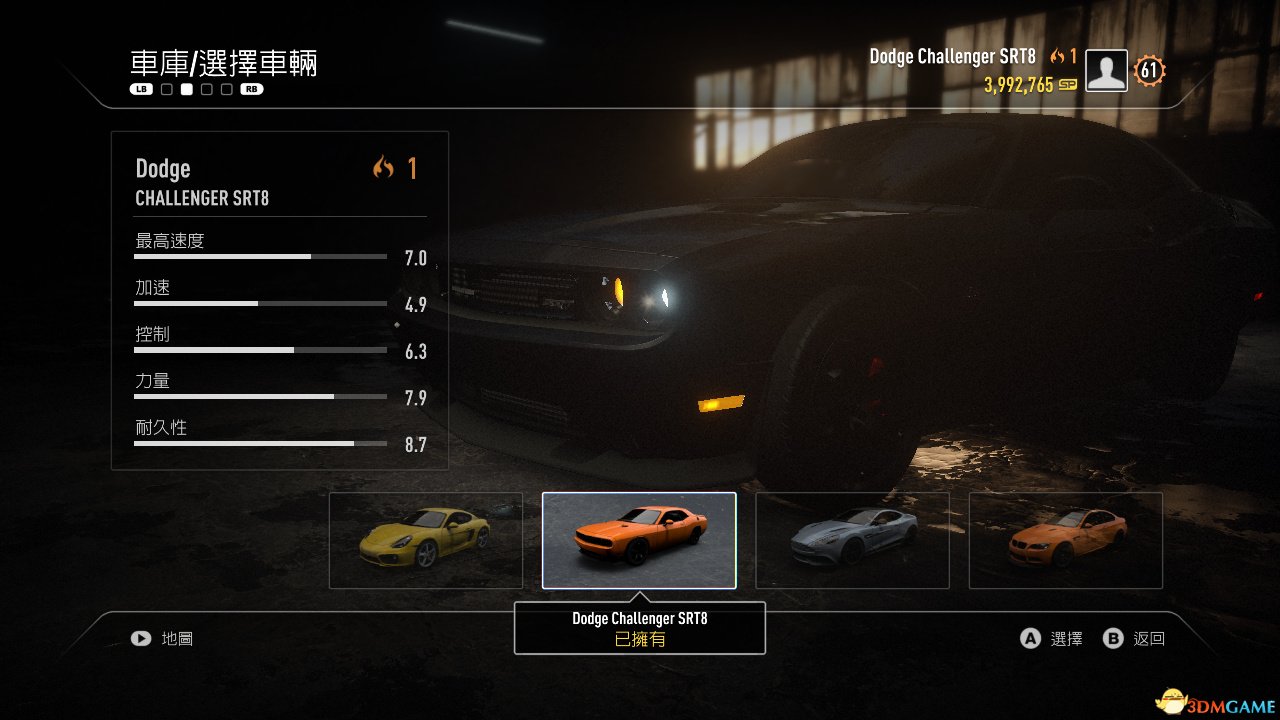This screenshot has width=1280, height=720.
Task: Select the orange BMW car thumbnail
Action: coord(1066,540)
